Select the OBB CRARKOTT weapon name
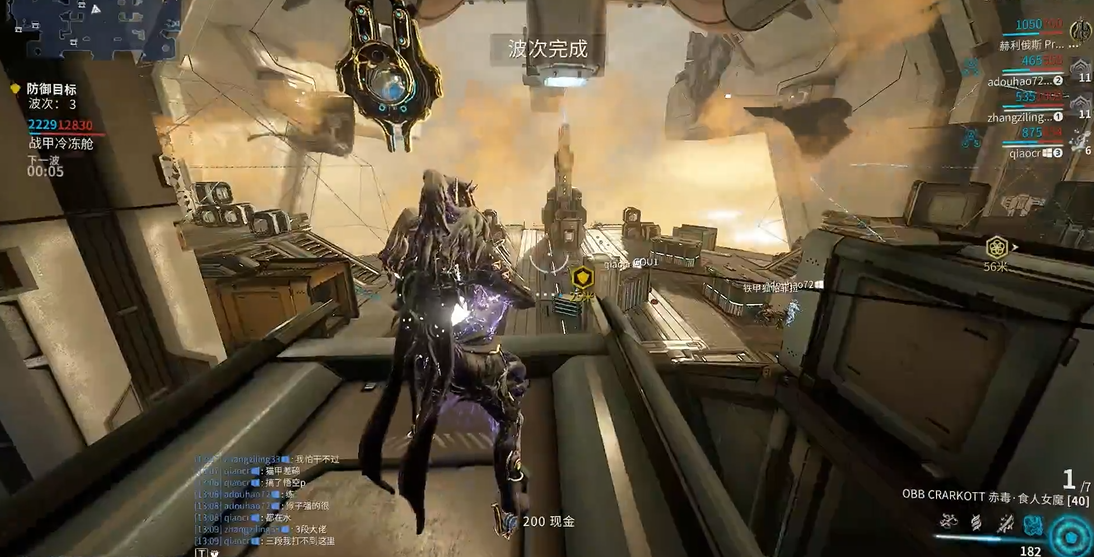 [x=945, y=495]
